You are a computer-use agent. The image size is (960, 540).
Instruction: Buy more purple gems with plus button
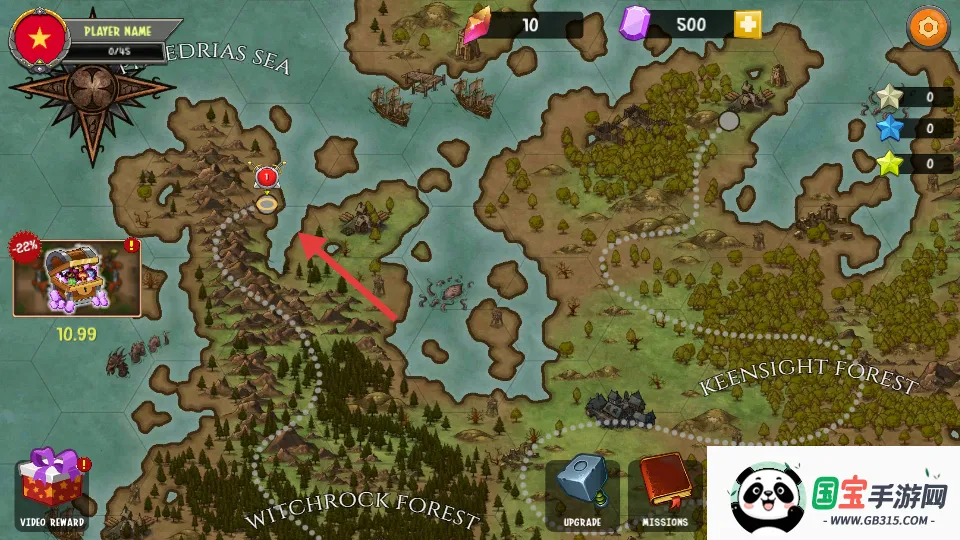pyautogui.click(x=747, y=25)
